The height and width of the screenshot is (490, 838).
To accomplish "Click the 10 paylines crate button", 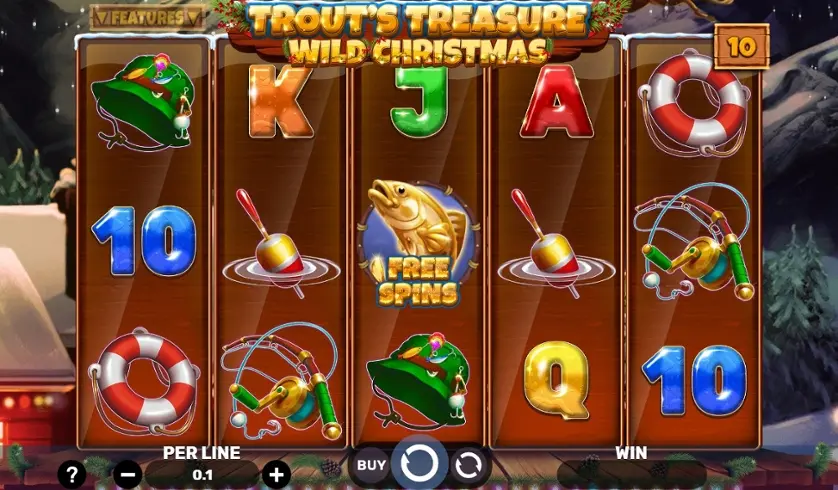I will coord(741,46).
